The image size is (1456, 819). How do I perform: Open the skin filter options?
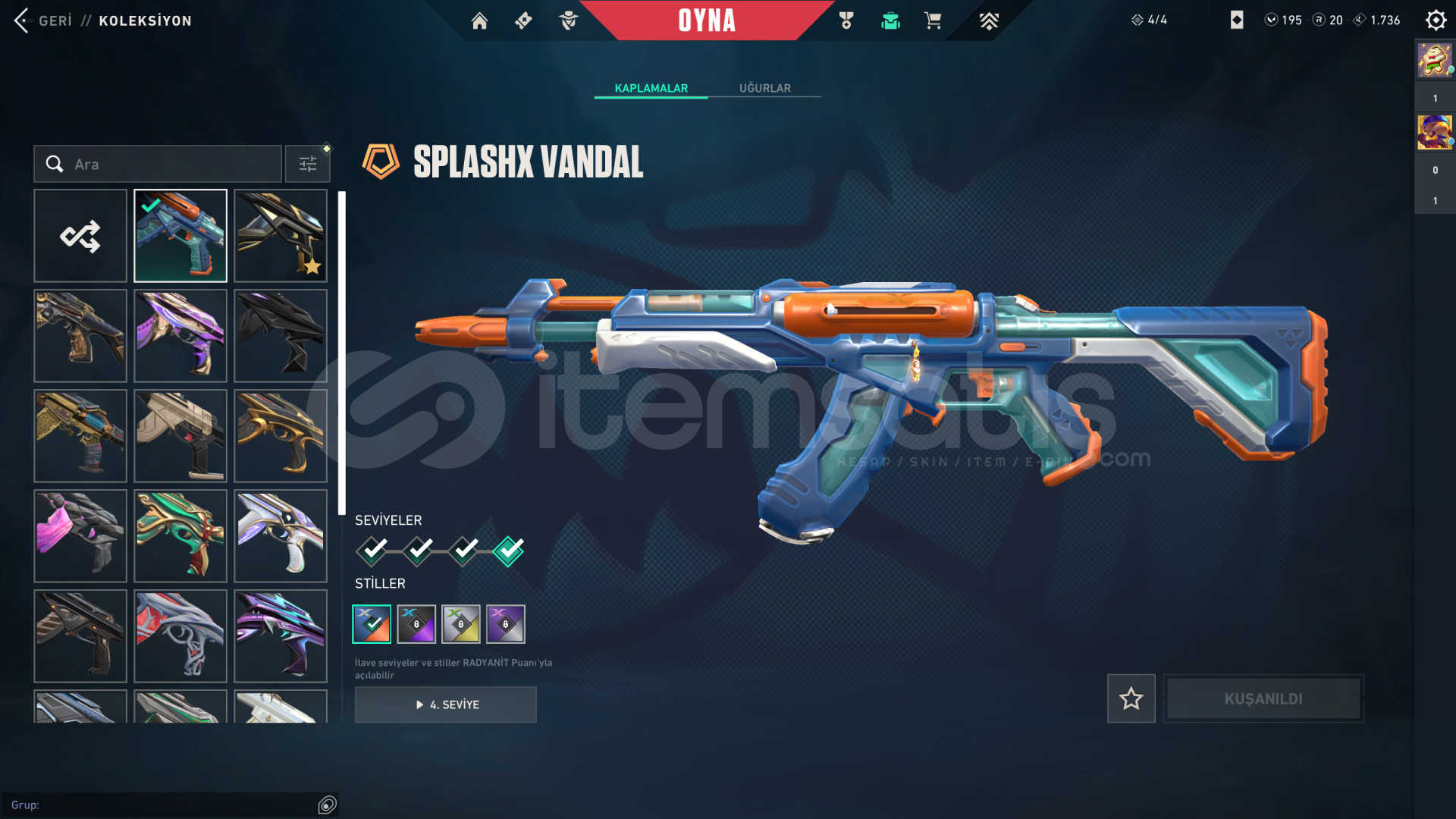click(x=307, y=164)
